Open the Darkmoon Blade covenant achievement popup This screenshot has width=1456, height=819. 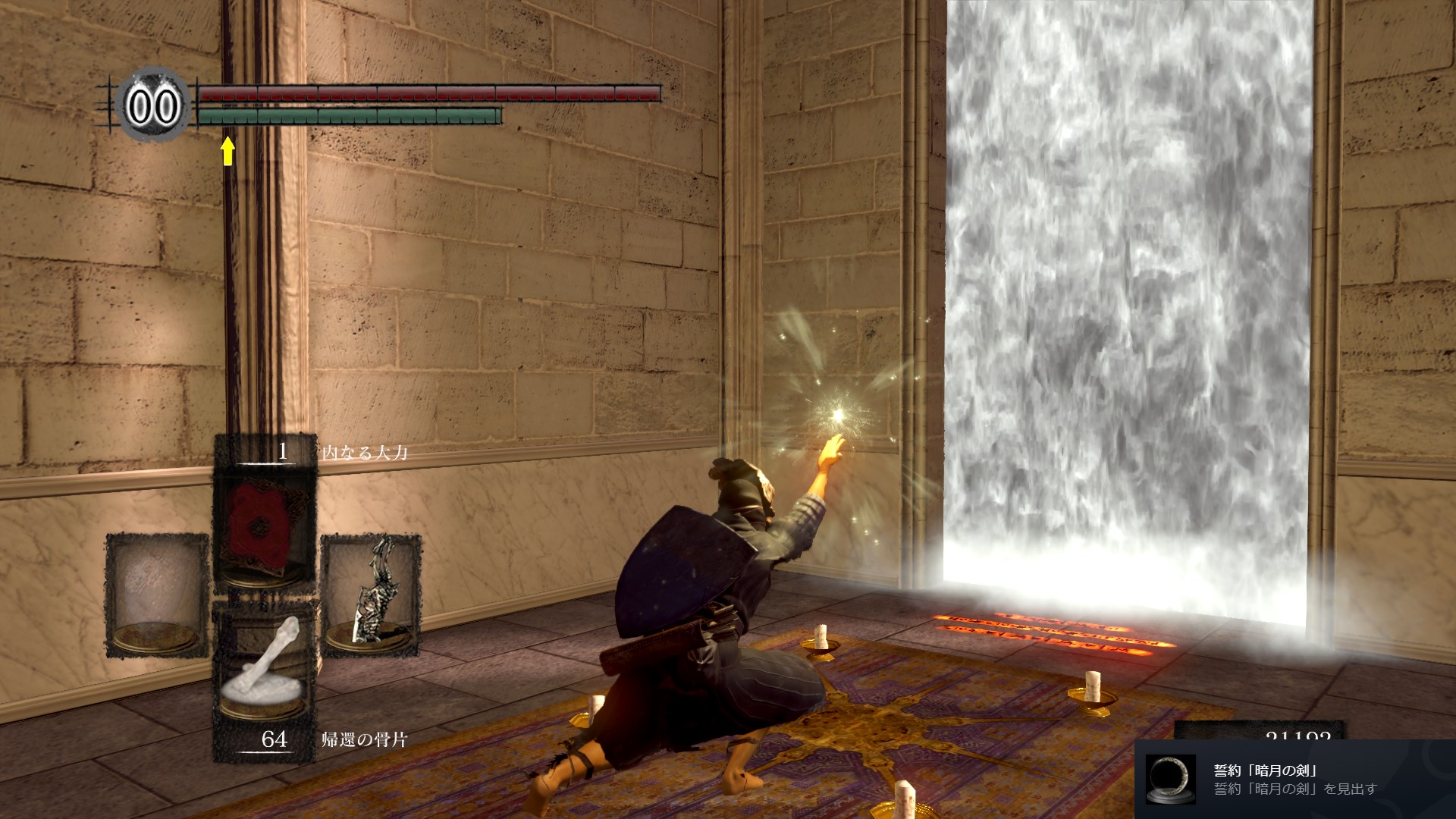pos(1294,779)
